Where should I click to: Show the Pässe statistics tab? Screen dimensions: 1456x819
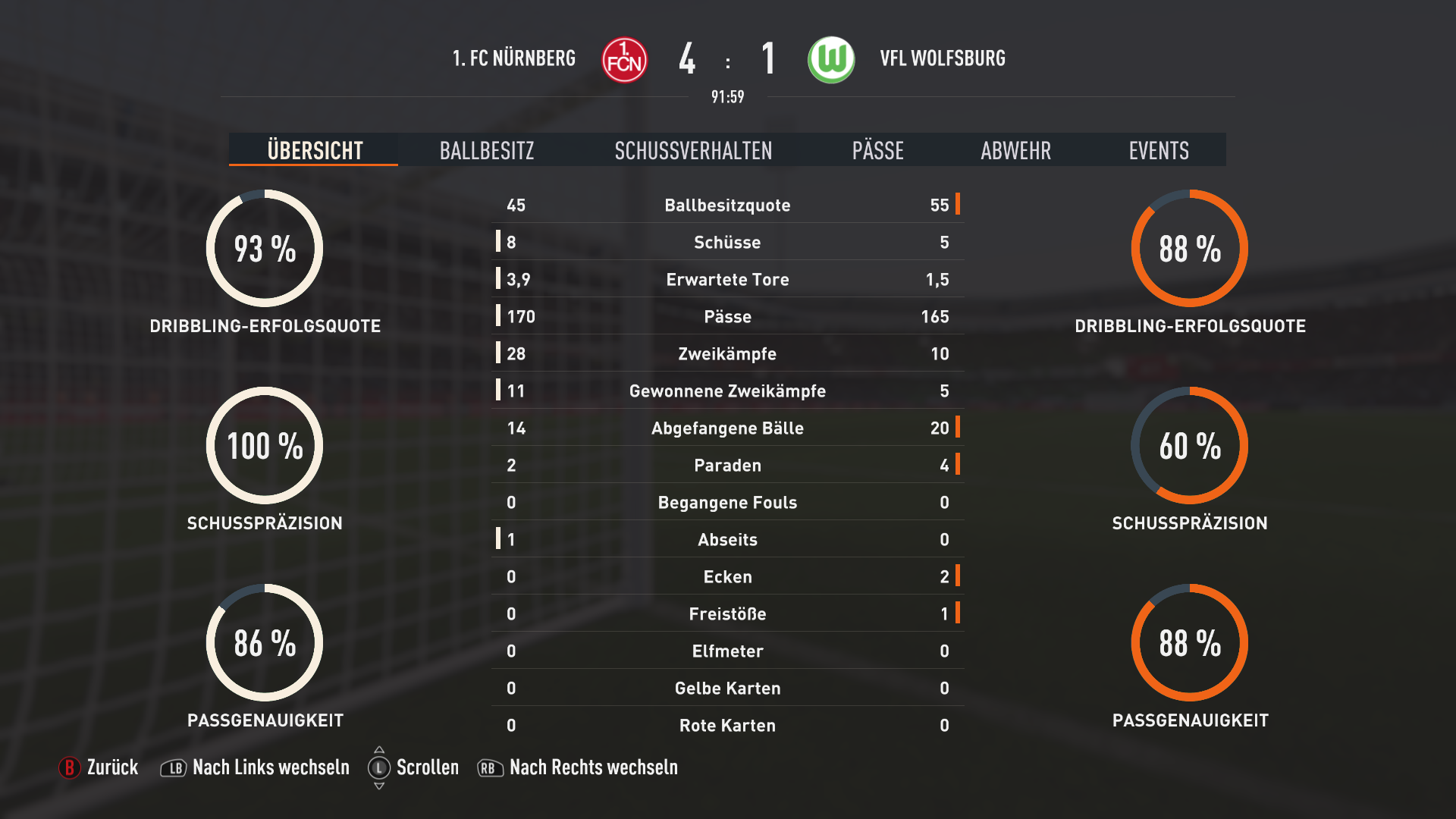pyautogui.click(x=877, y=150)
